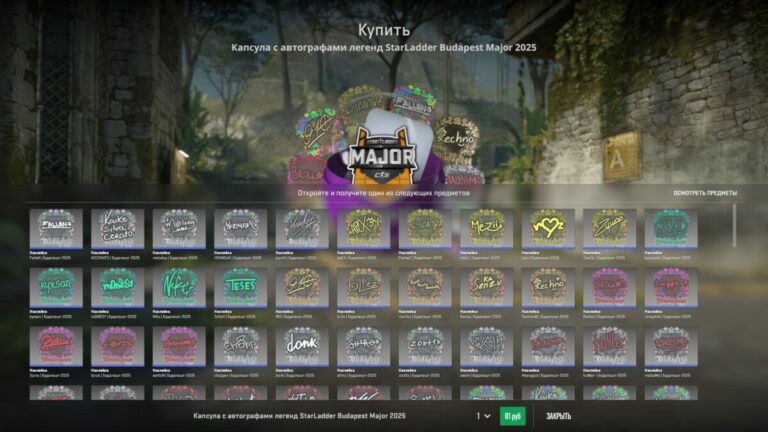Choose the Mezii autograph sticker
768x432 pixels.
point(485,228)
